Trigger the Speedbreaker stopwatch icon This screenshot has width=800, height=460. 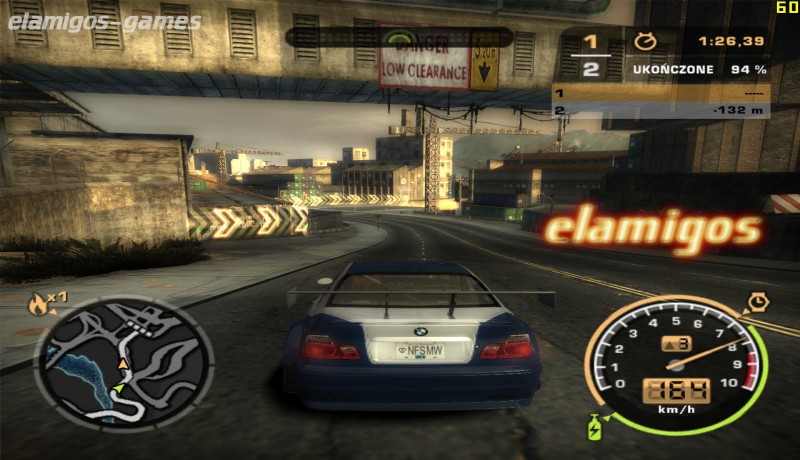pos(757,302)
